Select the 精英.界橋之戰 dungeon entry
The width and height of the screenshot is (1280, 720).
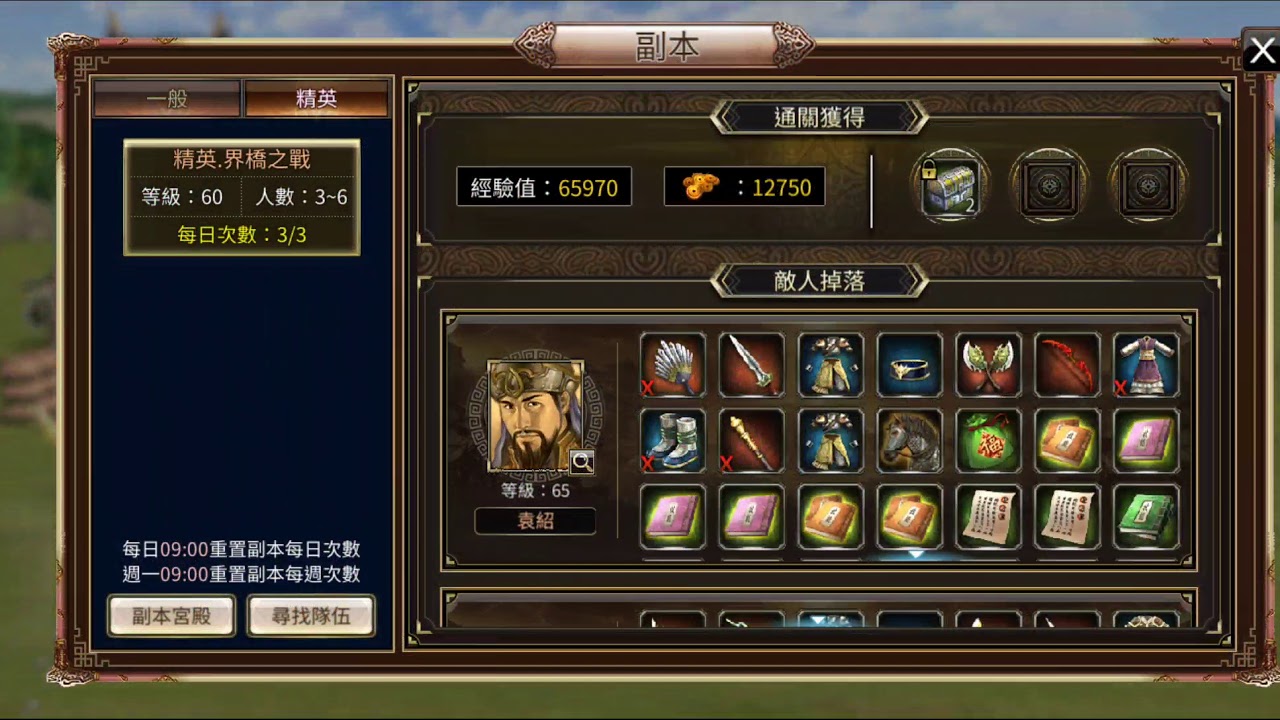242,197
